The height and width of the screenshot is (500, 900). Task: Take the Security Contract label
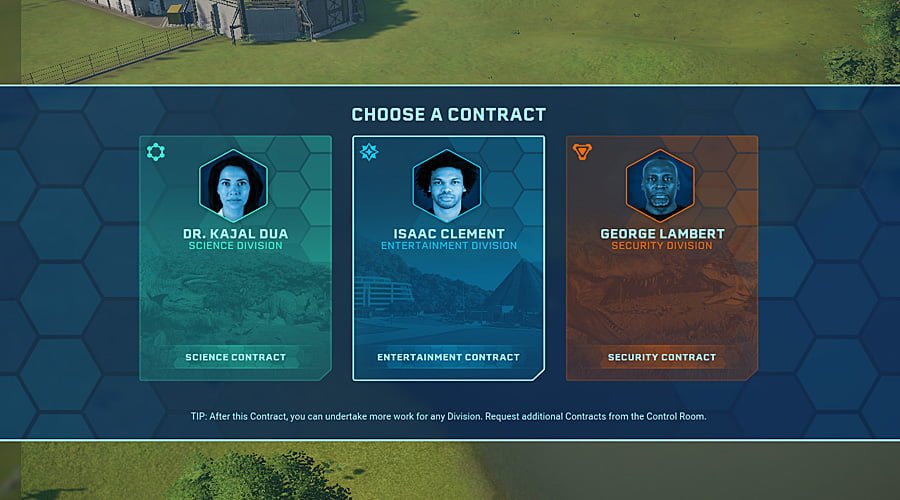point(661,357)
